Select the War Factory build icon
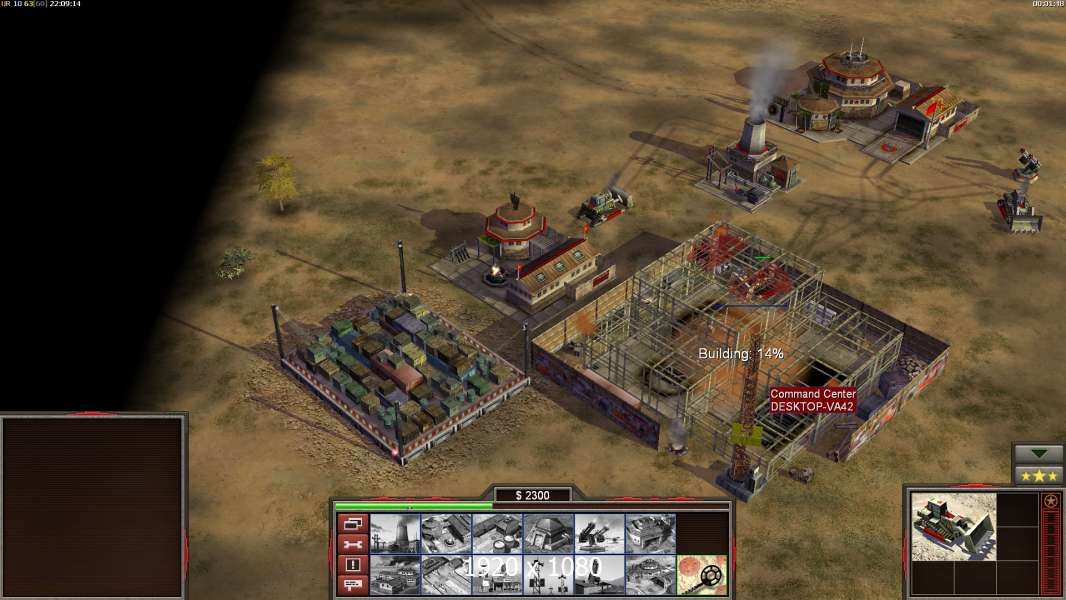The height and width of the screenshot is (600, 1066). (x=650, y=534)
